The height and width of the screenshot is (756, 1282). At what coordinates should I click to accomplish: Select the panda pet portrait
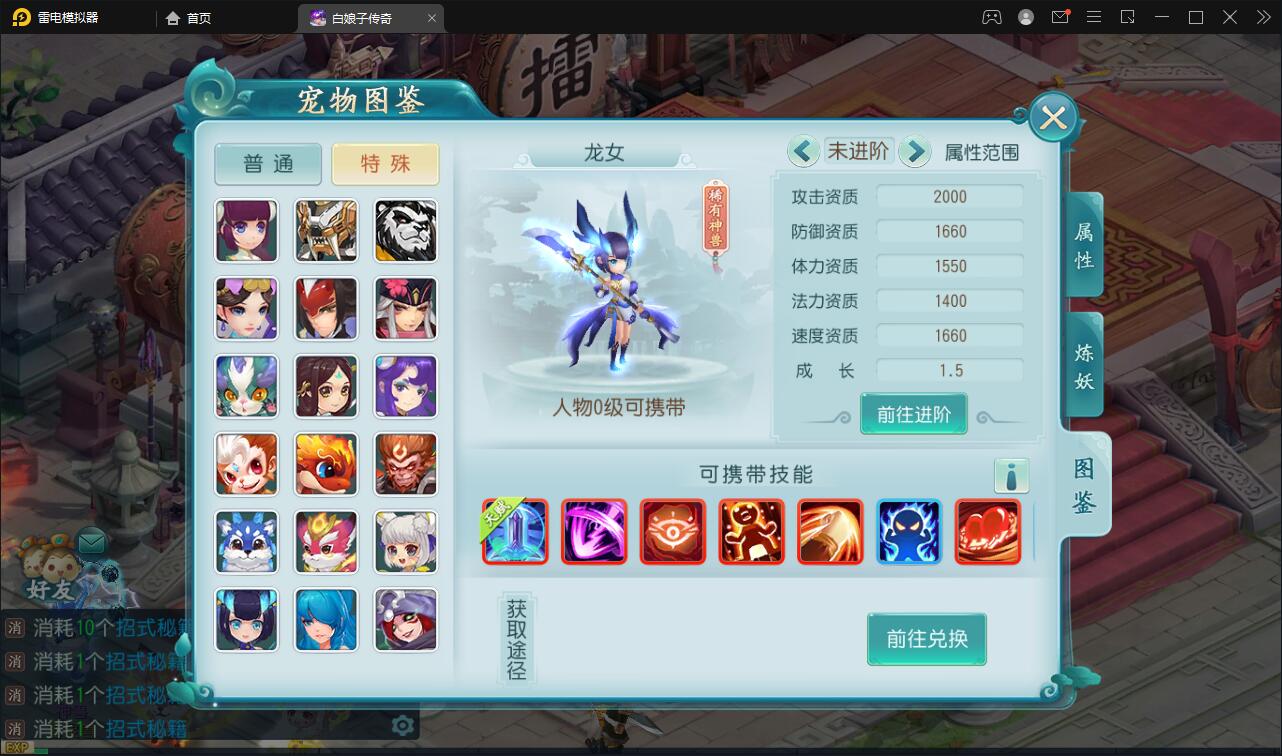[405, 231]
